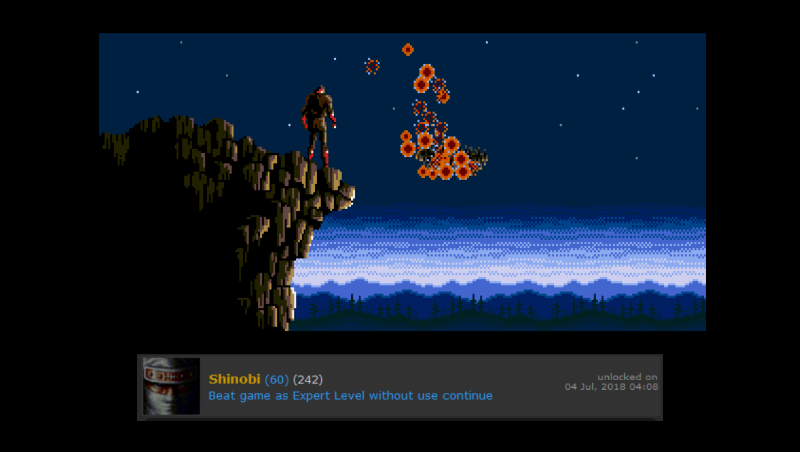Open the Shinobi achievement title link
The image size is (800, 452).
coord(234,379)
